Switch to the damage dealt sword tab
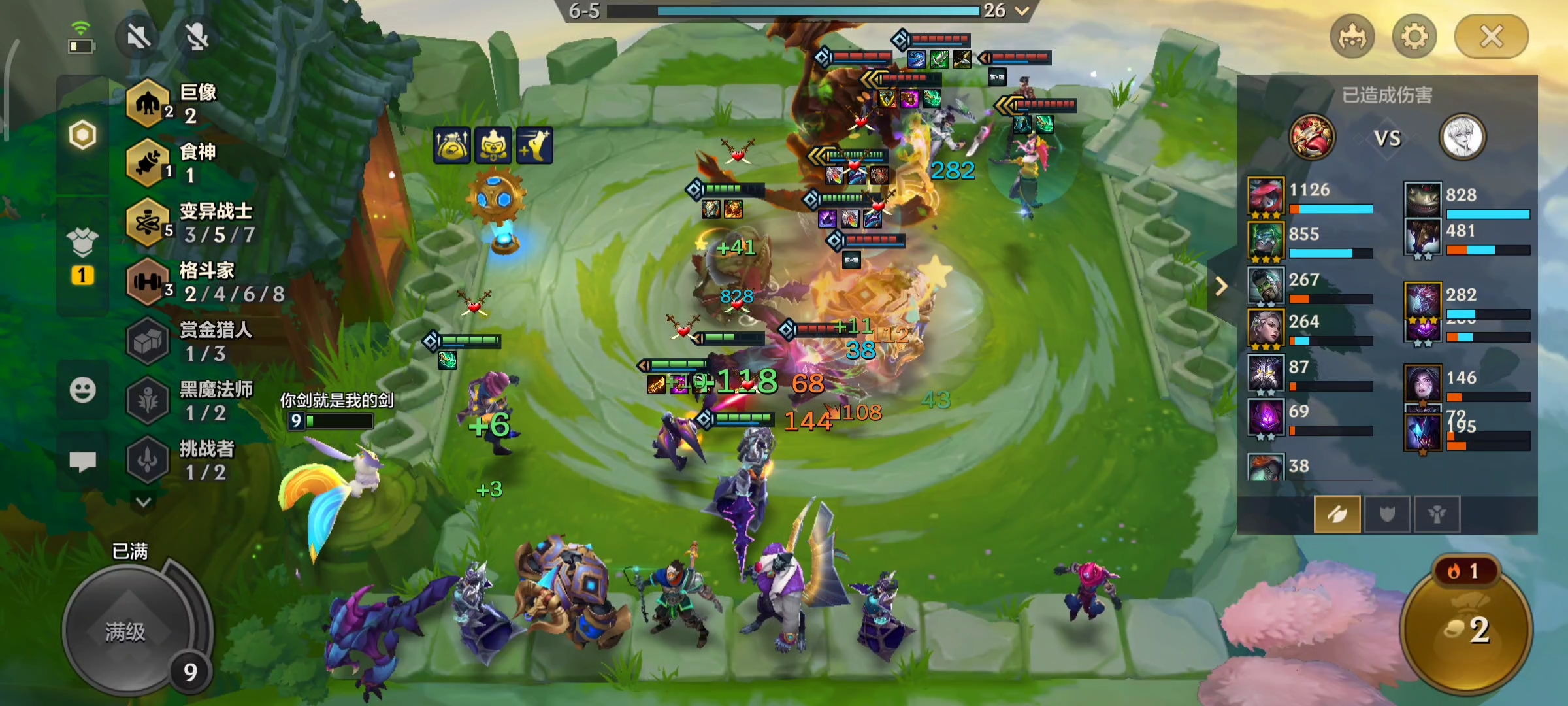 1337,514
